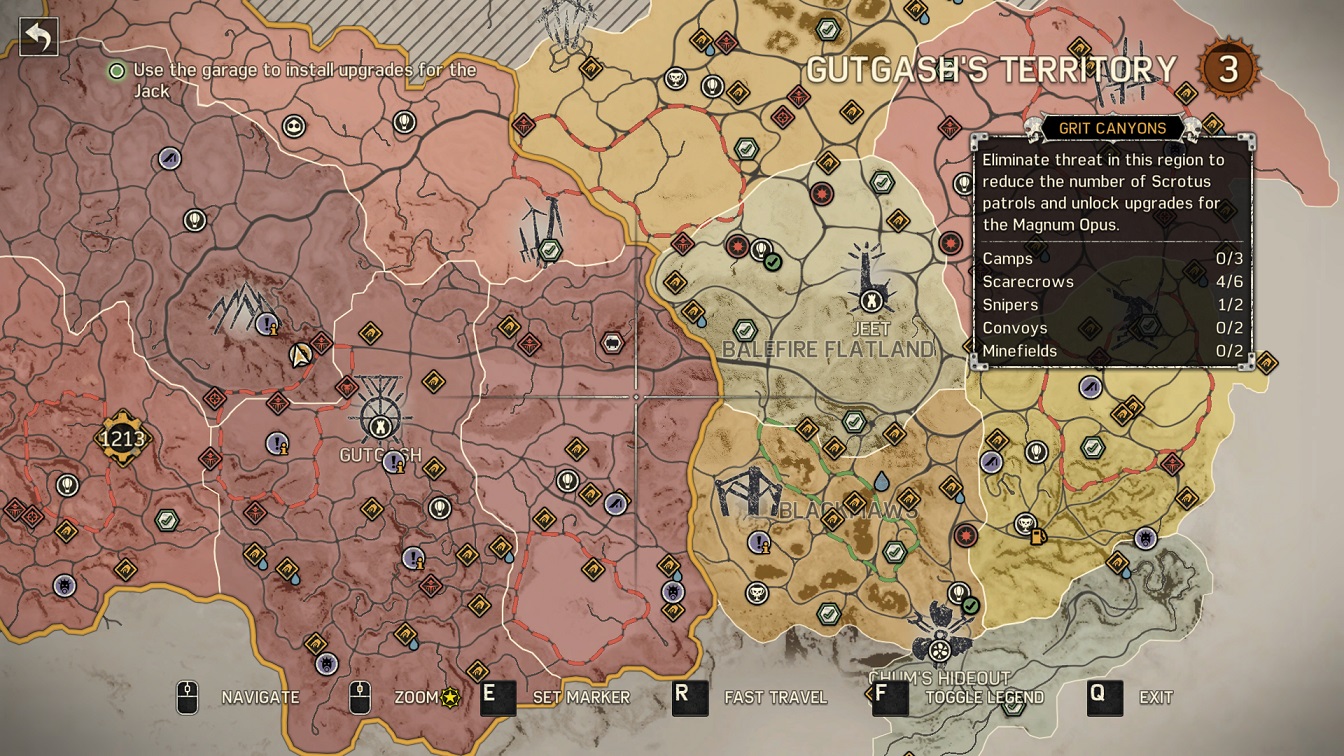Select the threat level 3 badge
Image resolution: width=1344 pixels, height=756 pixels.
tap(1227, 69)
